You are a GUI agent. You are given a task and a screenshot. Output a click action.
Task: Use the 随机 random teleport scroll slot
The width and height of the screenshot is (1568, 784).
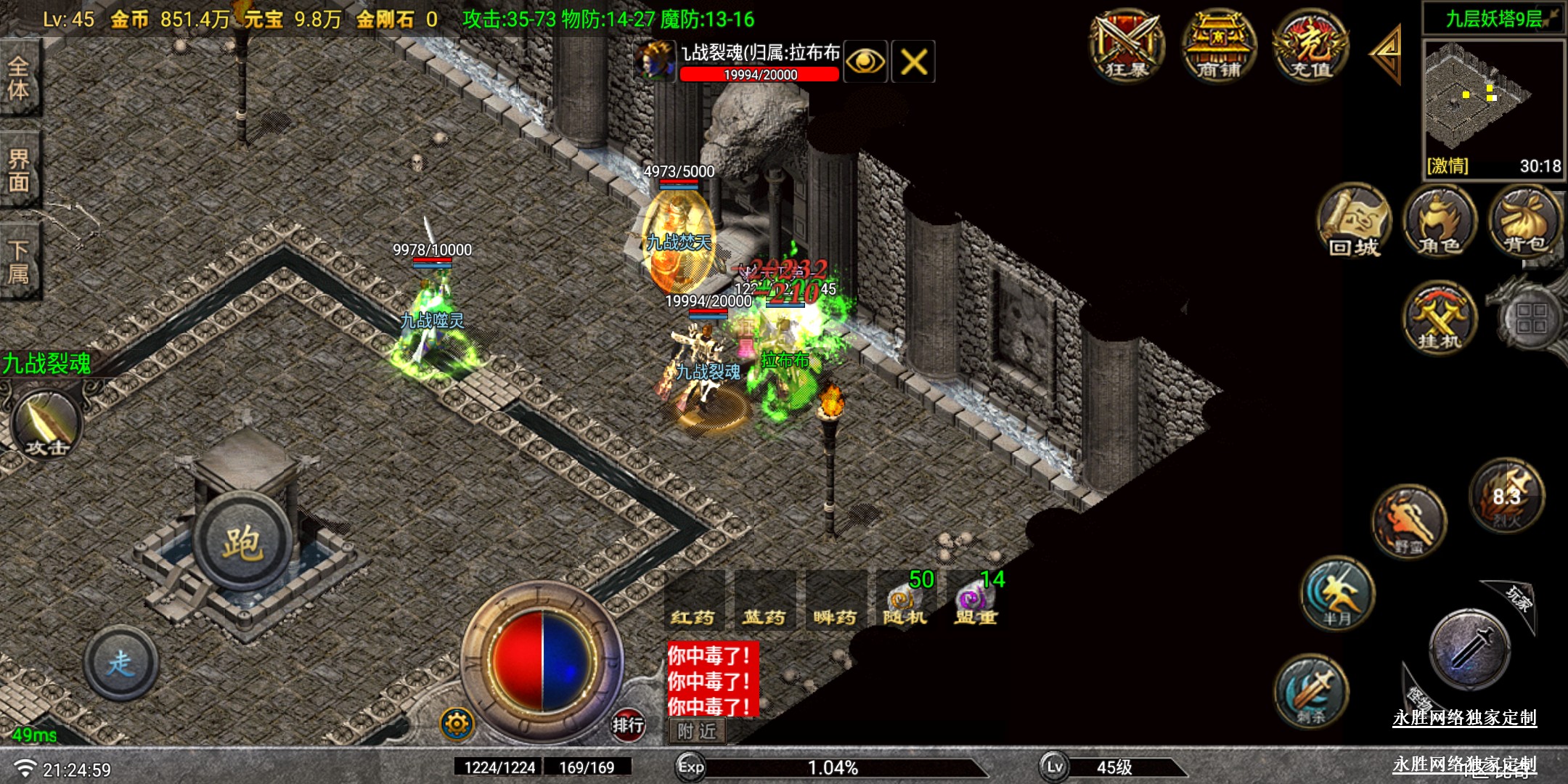905,603
